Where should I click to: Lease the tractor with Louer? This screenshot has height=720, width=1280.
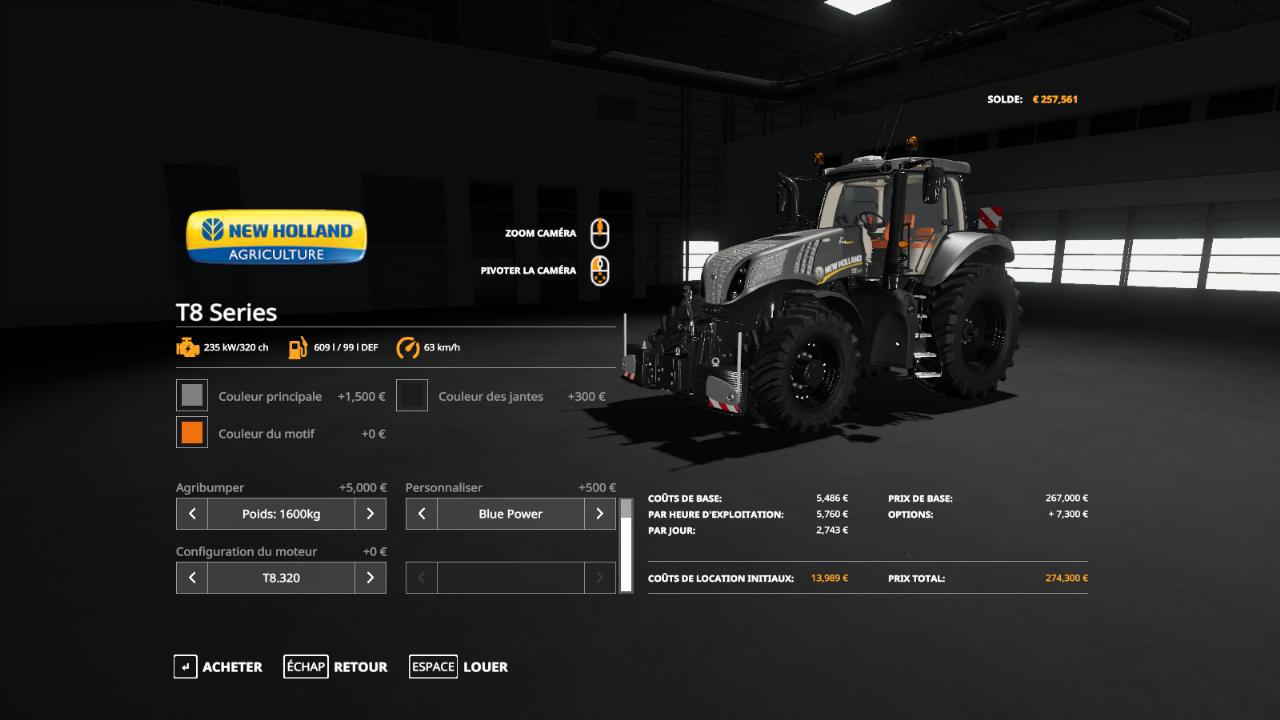click(x=459, y=667)
